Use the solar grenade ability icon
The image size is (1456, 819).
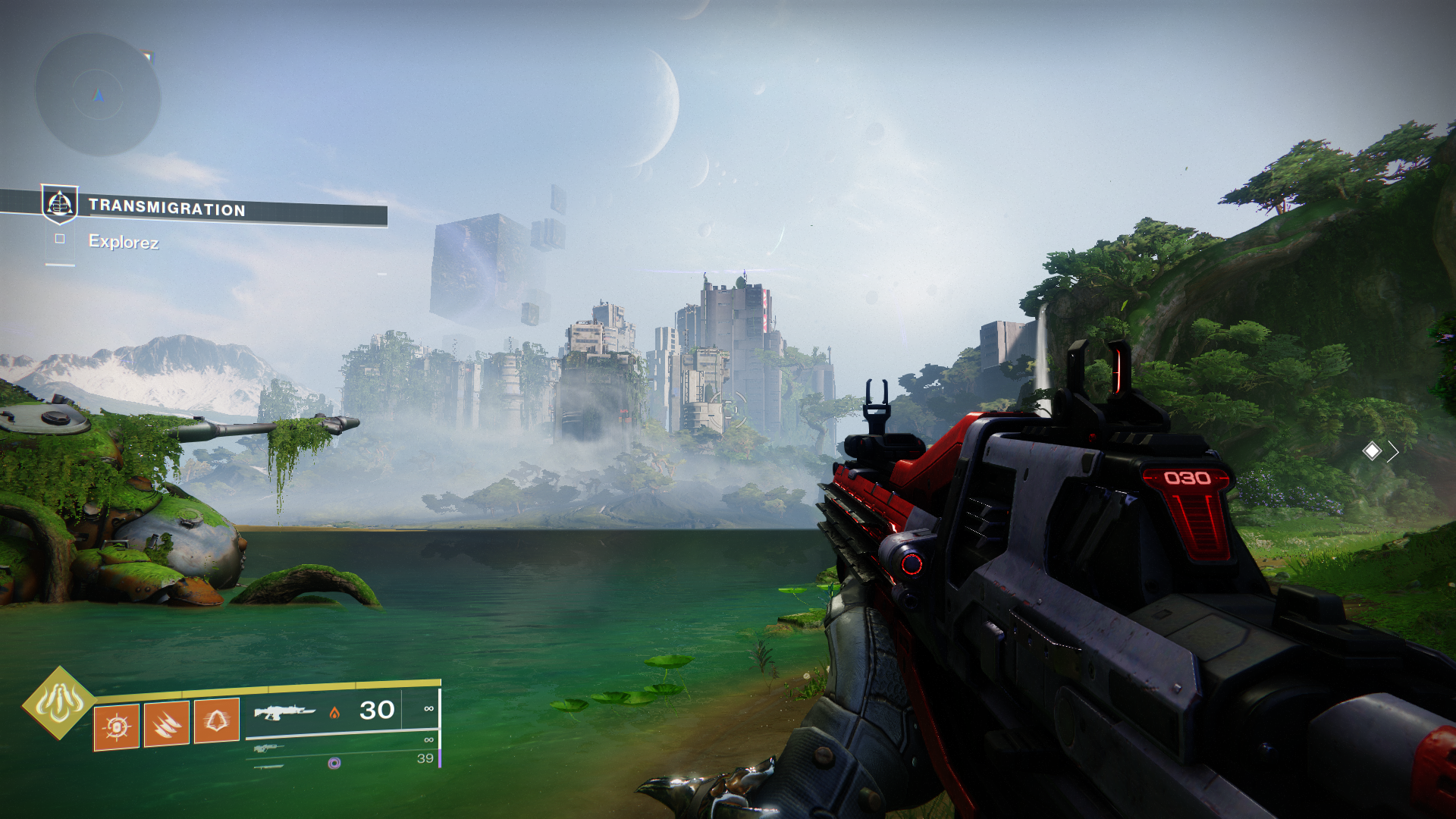click(x=117, y=726)
